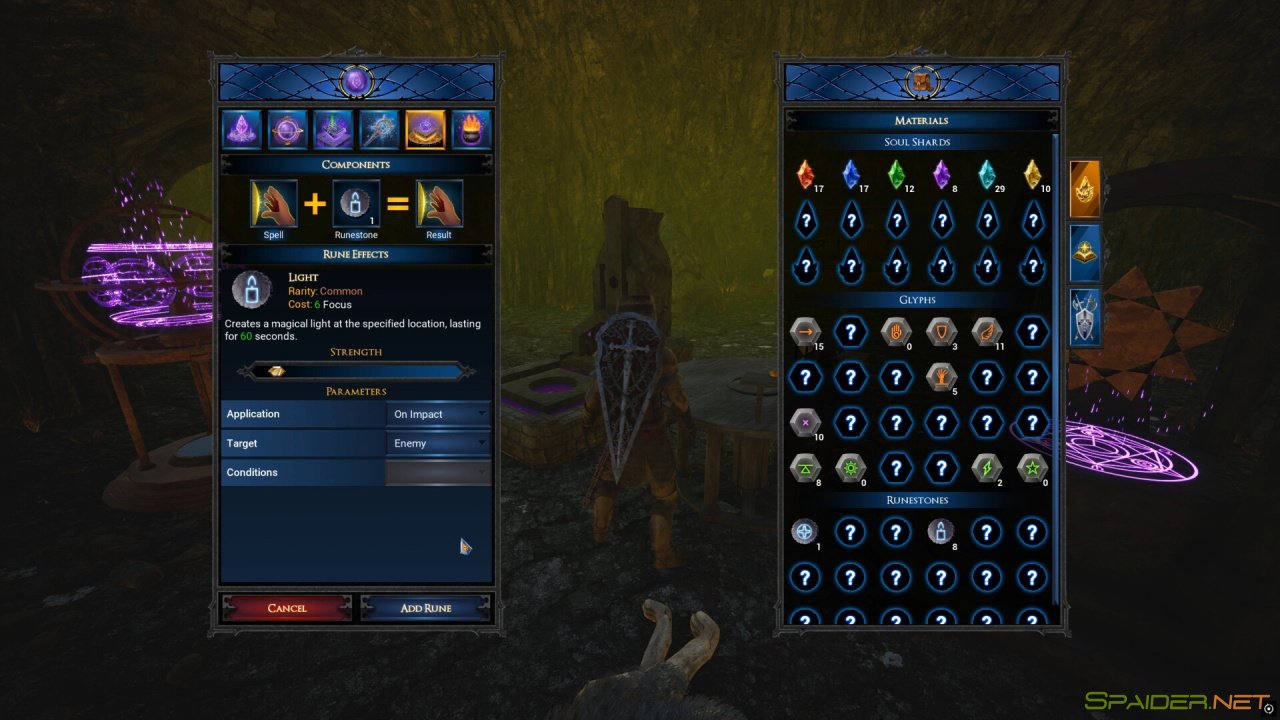The height and width of the screenshot is (720, 1280).
Task: Pick the cyan soul shard with 29
Action: click(986, 175)
